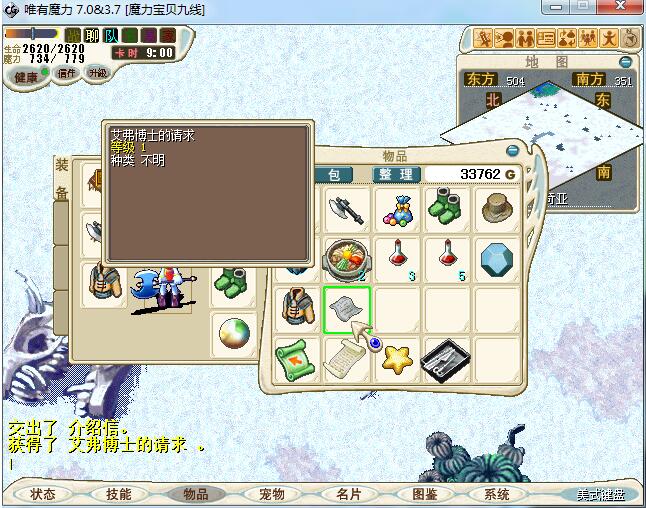Select the green boots in inventory
This screenshot has height=508, width=646.
(446, 208)
